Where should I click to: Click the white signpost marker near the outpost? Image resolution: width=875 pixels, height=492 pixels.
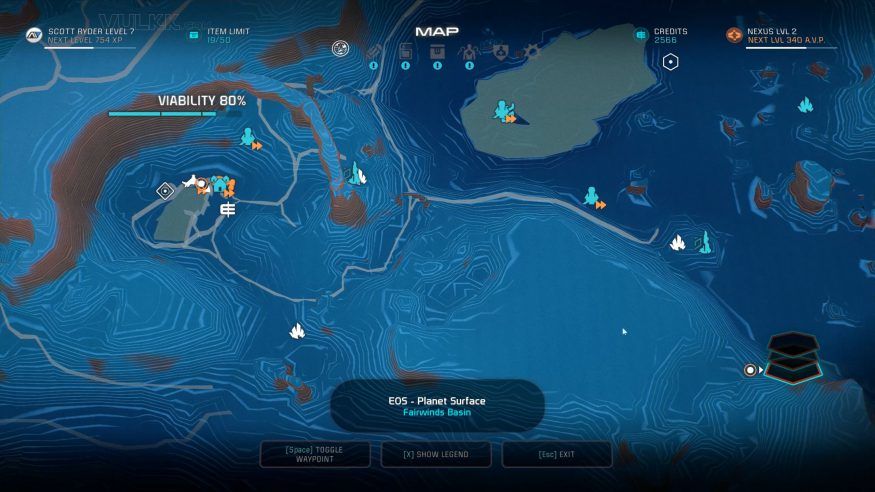click(x=228, y=209)
